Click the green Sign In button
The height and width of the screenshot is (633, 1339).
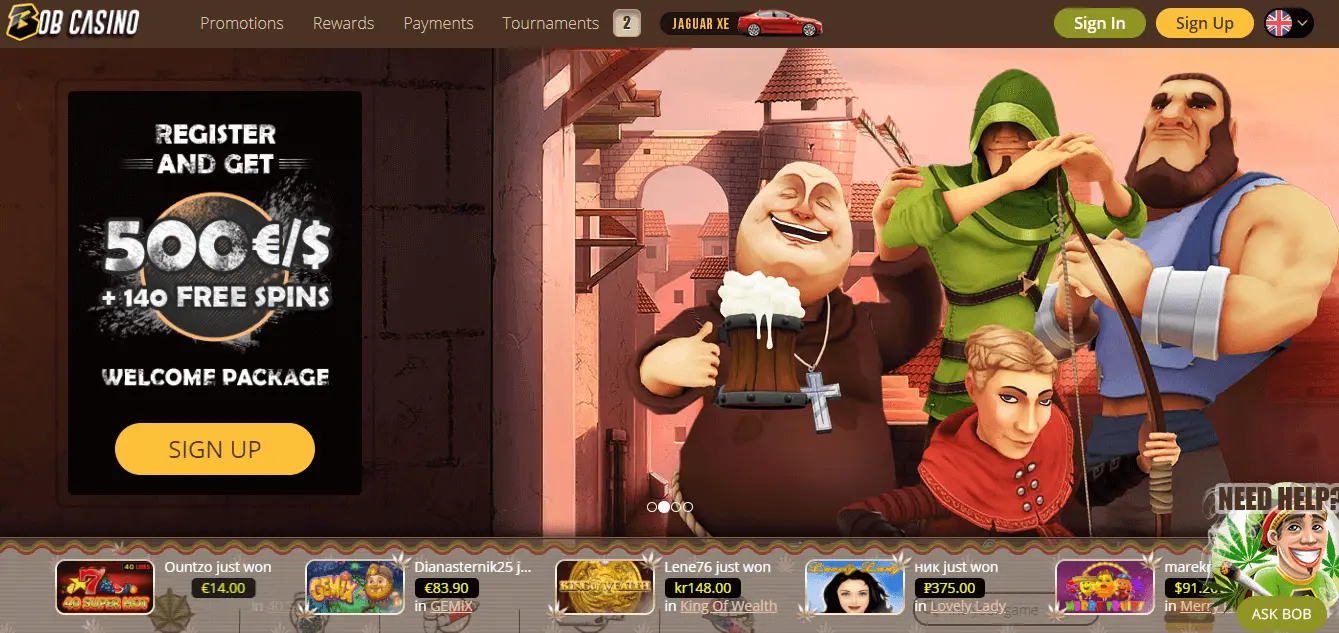tap(1099, 23)
